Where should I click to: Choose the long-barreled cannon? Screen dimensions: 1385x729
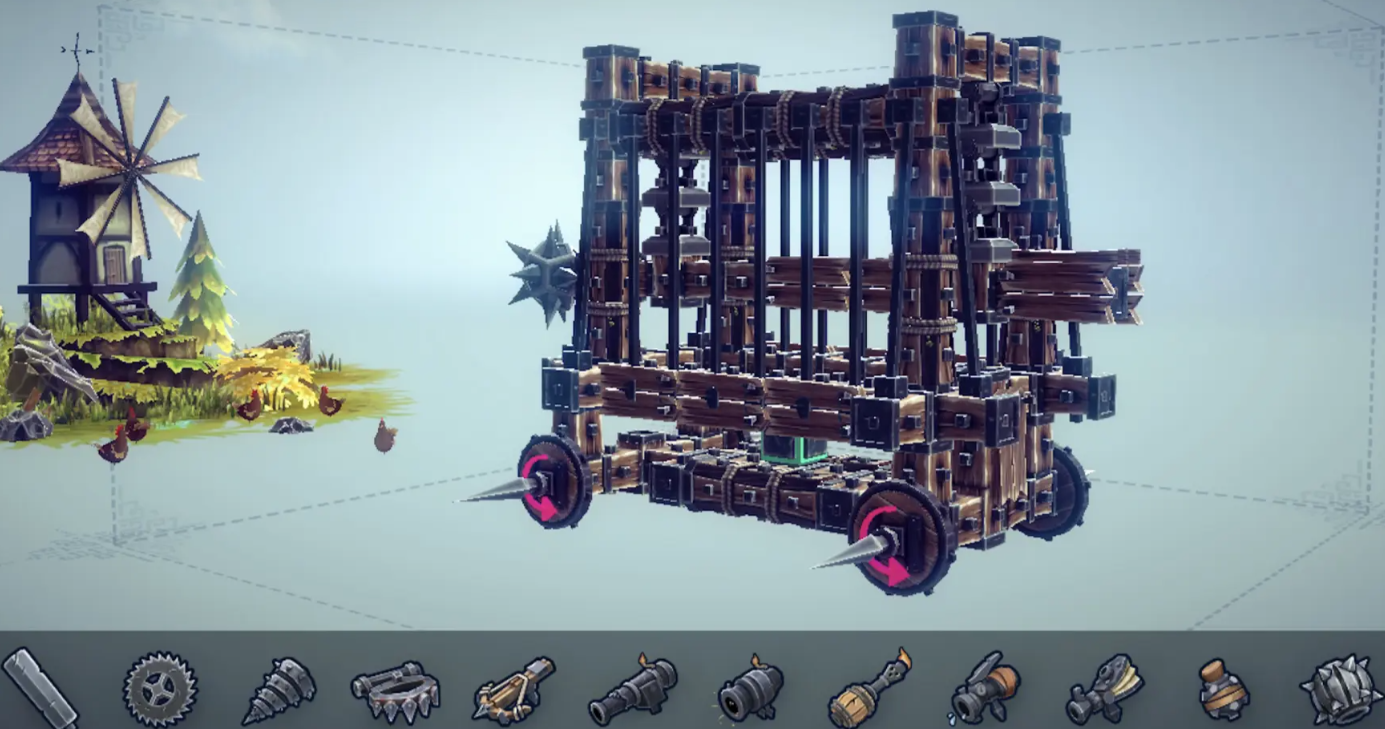(632, 690)
